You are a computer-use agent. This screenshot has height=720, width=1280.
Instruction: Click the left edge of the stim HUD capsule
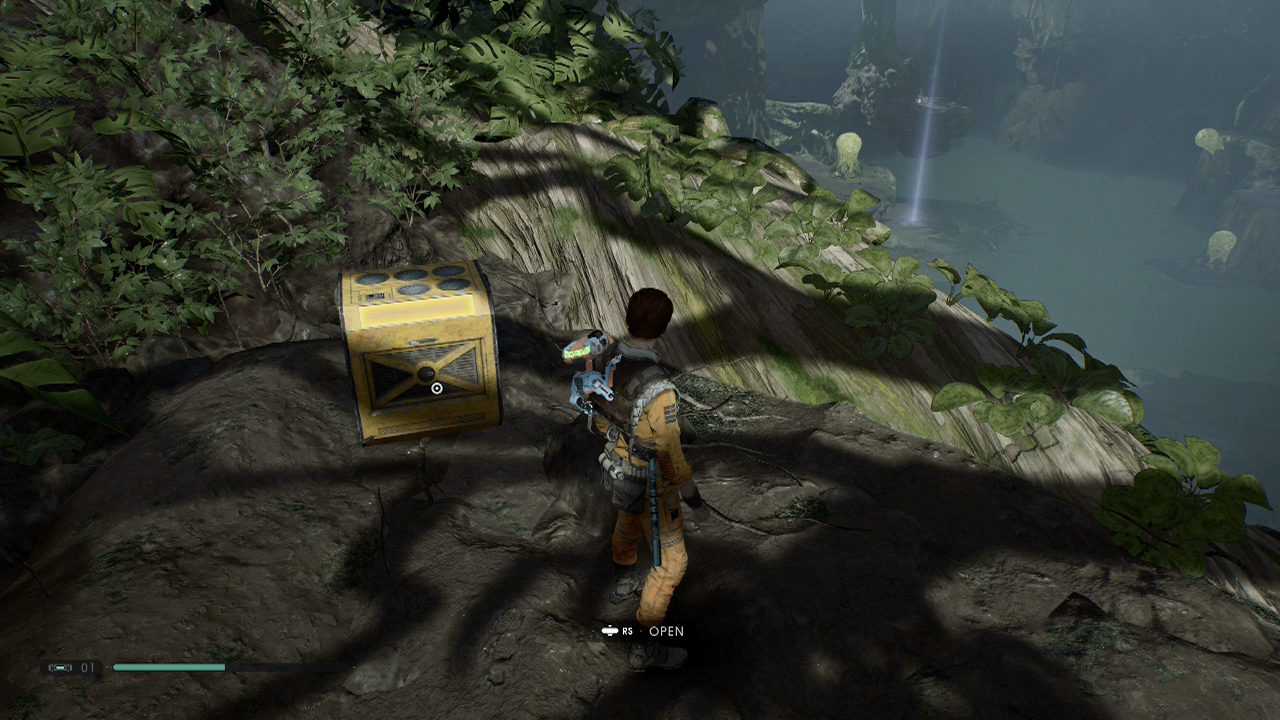(44, 667)
